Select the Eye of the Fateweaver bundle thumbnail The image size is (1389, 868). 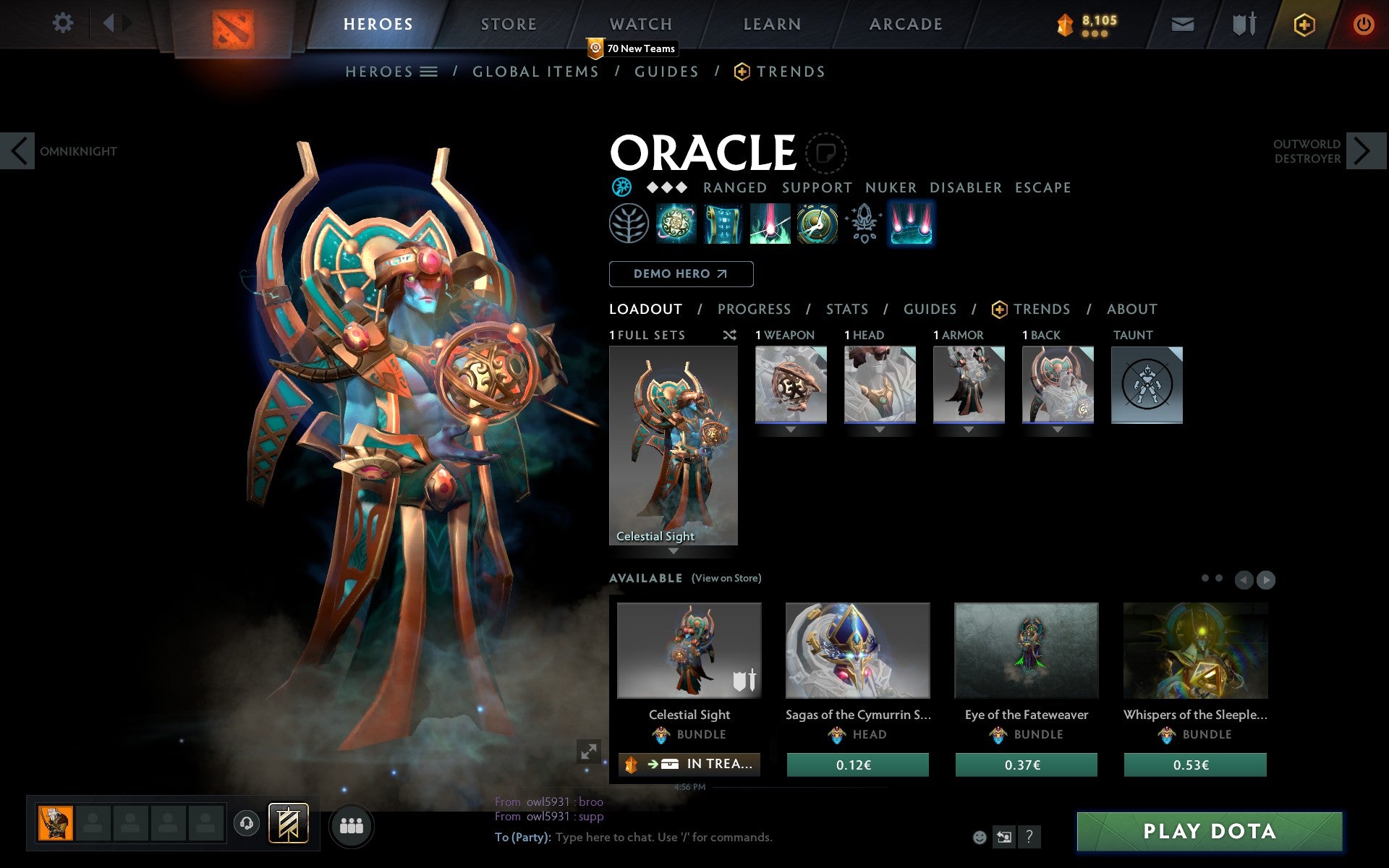tap(1026, 651)
